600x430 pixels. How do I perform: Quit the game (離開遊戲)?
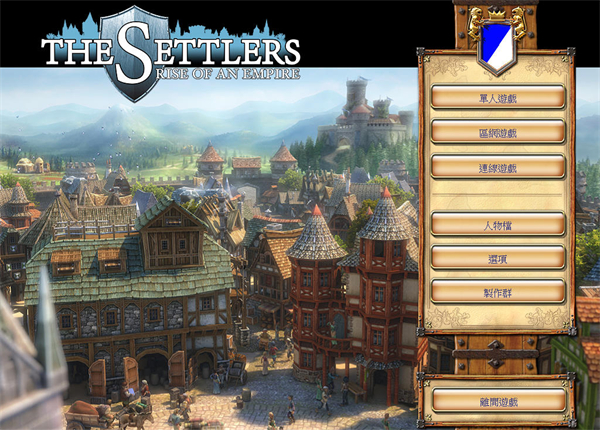(498, 400)
